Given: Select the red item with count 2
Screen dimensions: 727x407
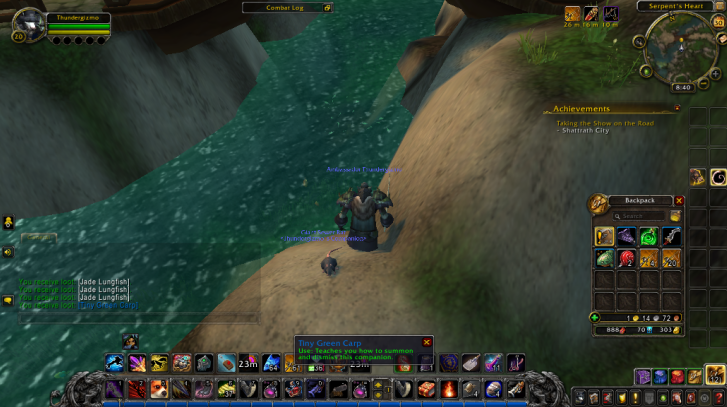Looking at the screenshot, I should [x=627, y=259].
